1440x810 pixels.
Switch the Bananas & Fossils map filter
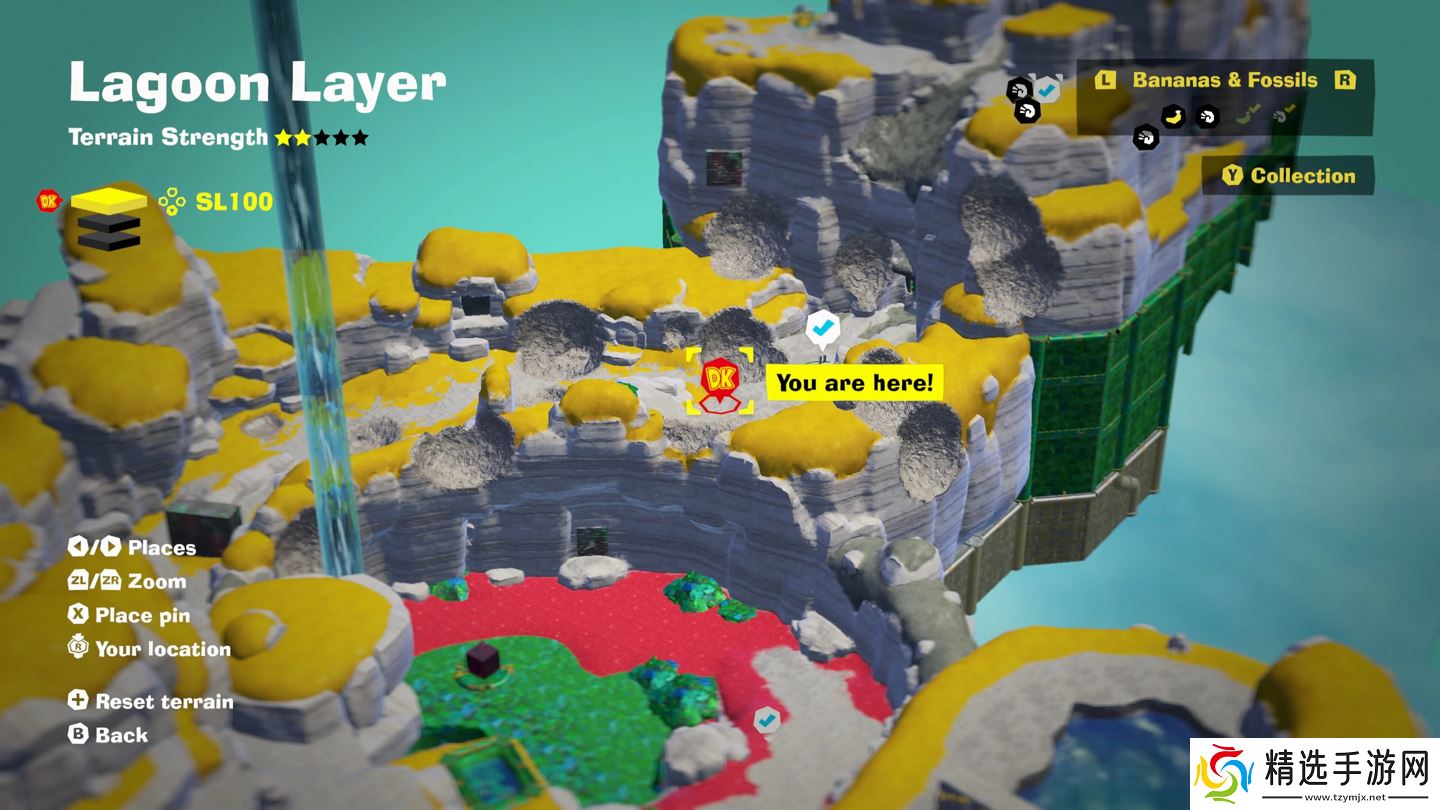1225,81
